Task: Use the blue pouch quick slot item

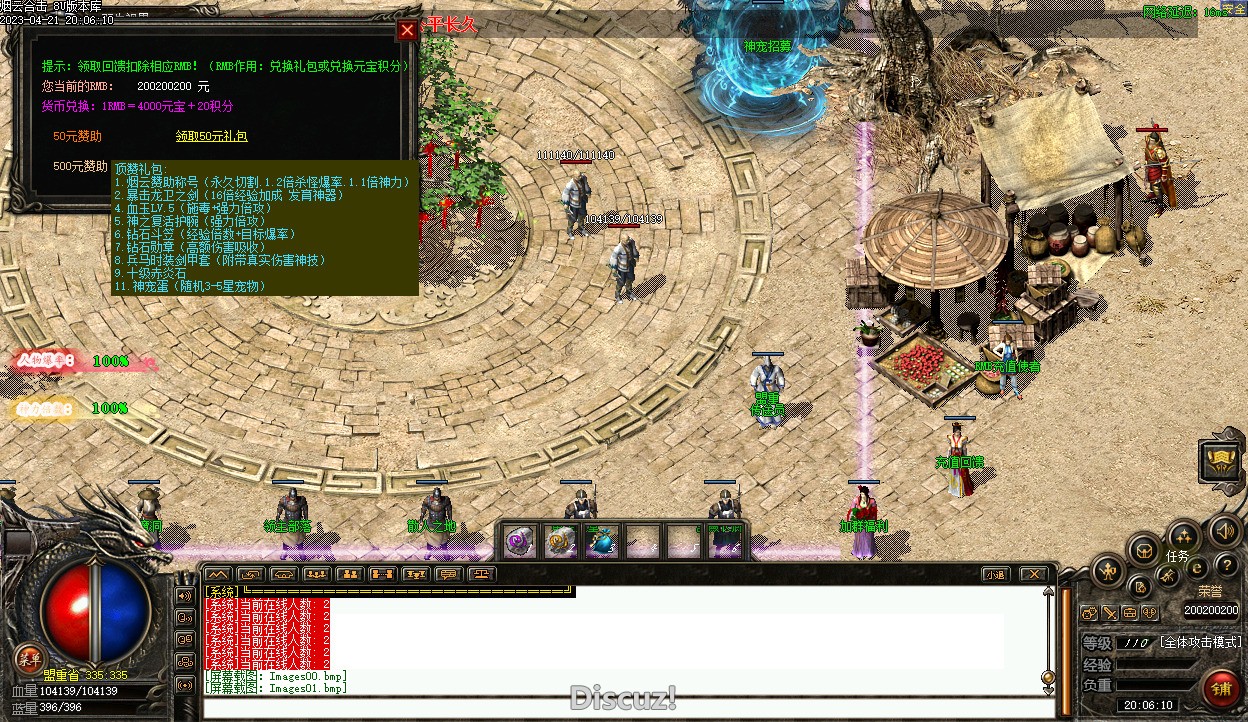Action: click(602, 541)
